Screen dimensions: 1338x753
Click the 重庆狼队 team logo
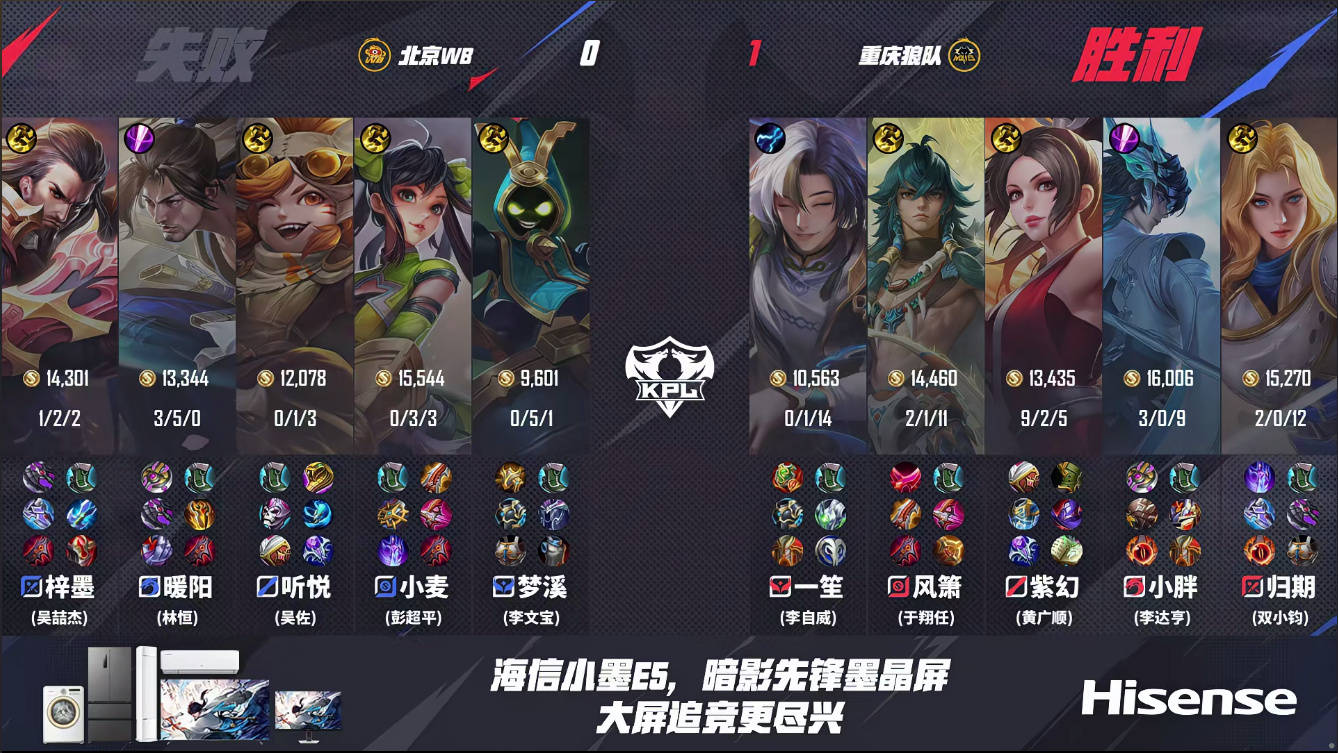click(963, 53)
